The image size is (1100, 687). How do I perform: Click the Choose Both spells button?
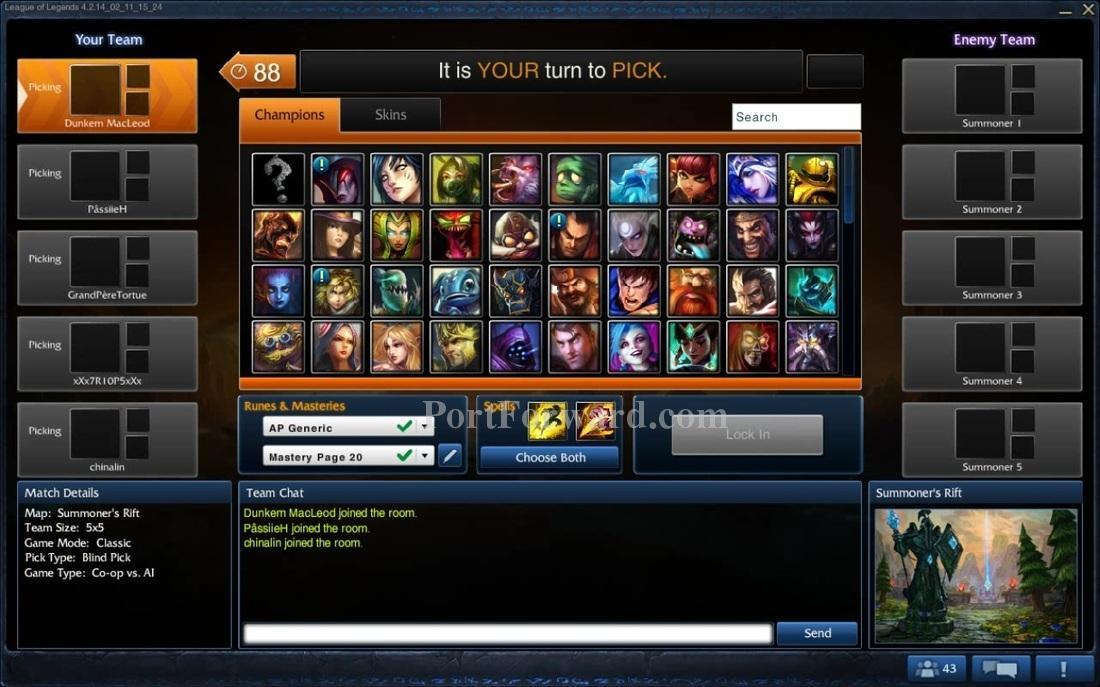[x=550, y=458]
